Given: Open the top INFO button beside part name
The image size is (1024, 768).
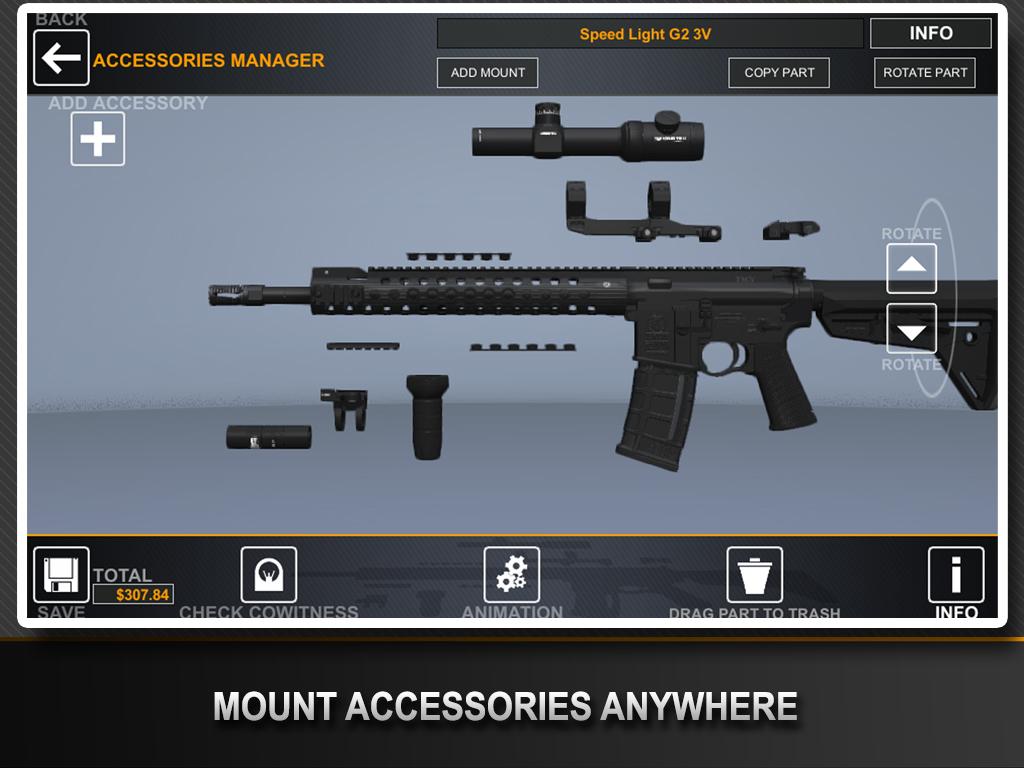Looking at the screenshot, I should 930,34.
